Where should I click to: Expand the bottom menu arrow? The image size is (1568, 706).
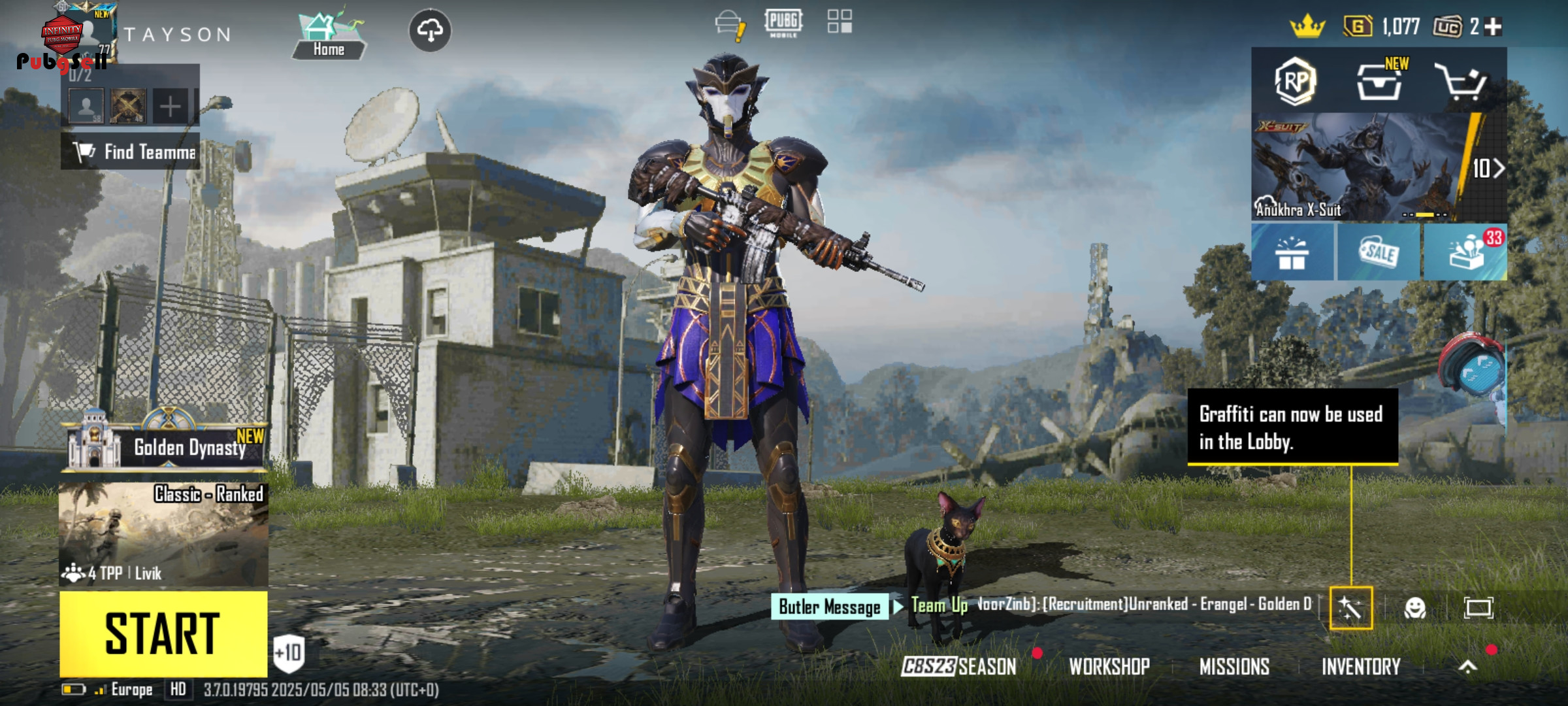(1467, 667)
